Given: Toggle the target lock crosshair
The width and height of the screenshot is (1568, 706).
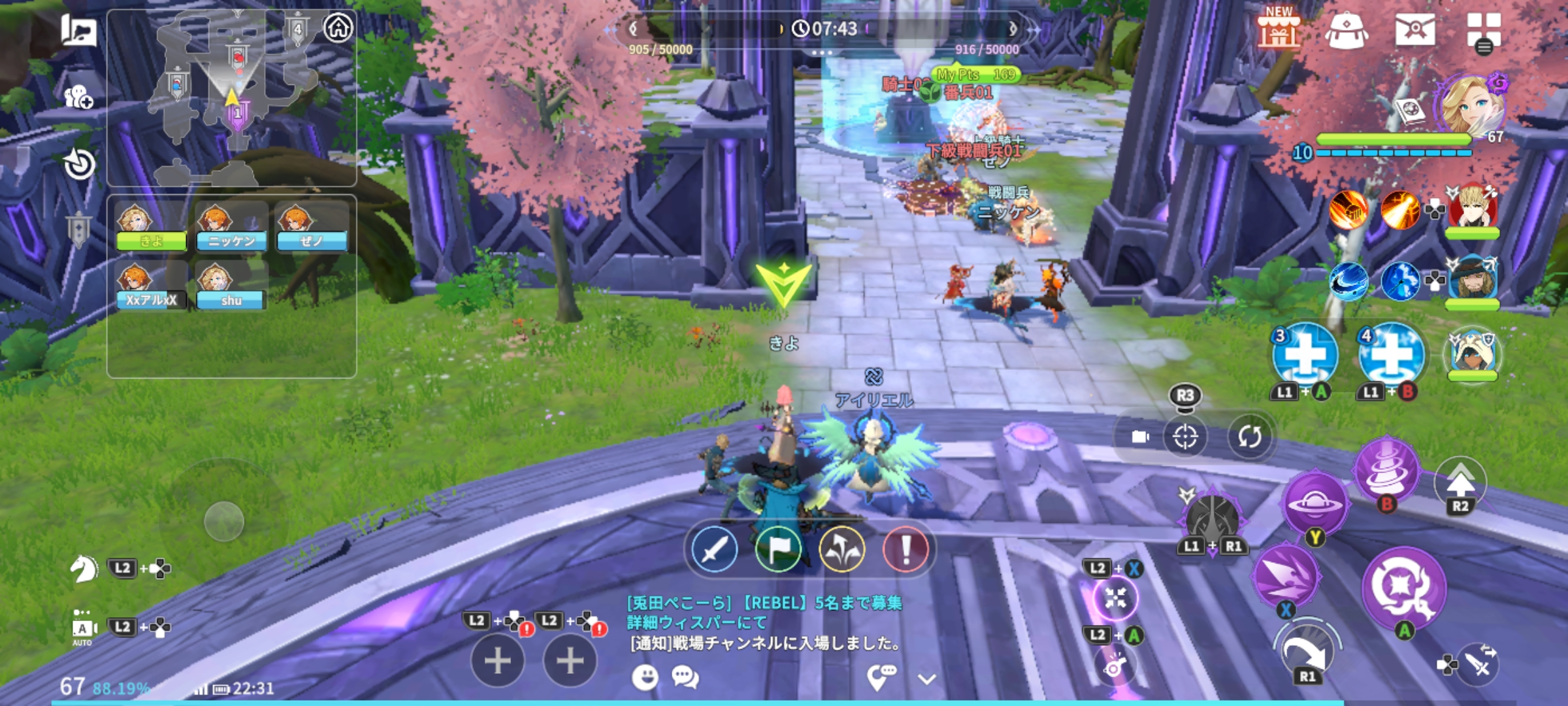Looking at the screenshot, I should click(1184, 437).
